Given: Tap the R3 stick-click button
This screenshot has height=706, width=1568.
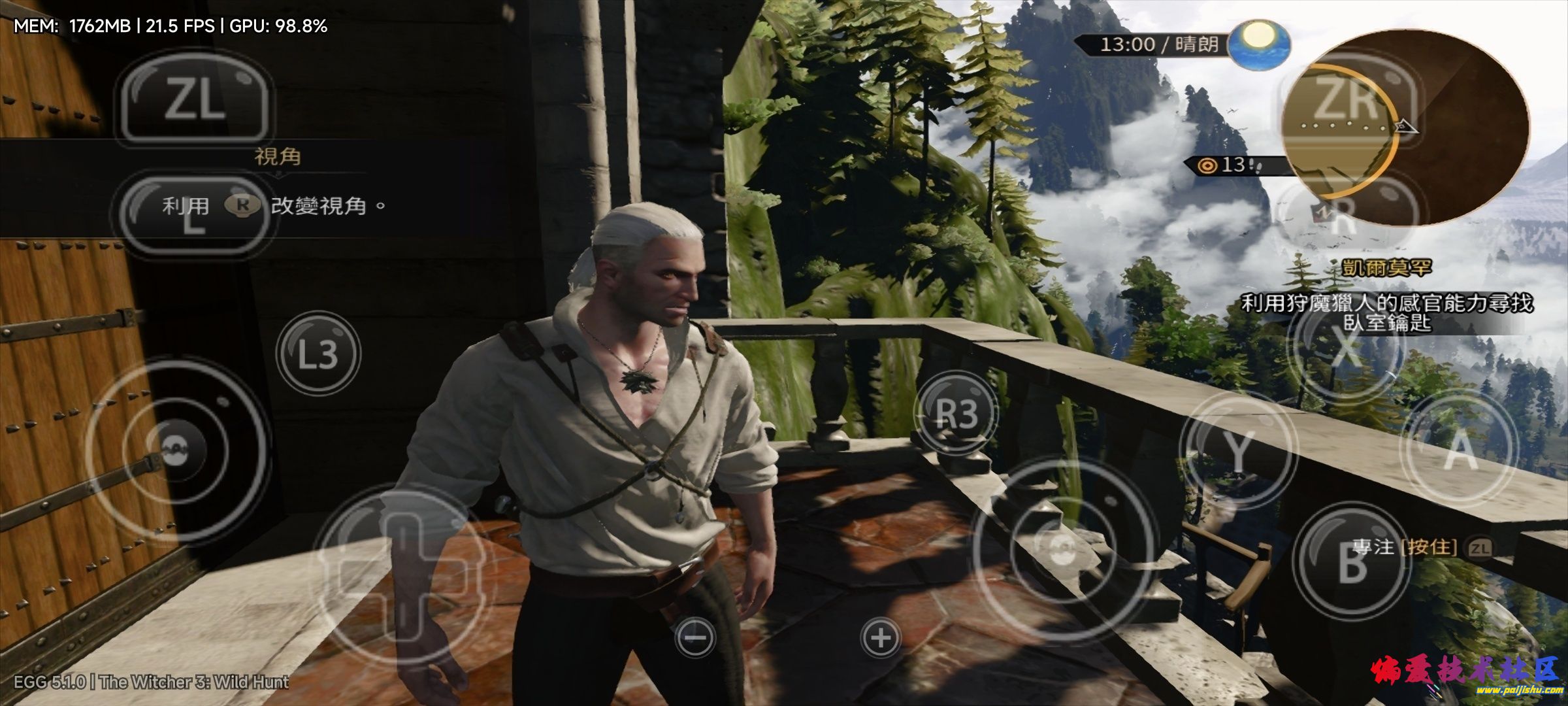Looking at the screenshot, I should pos(956,413).
